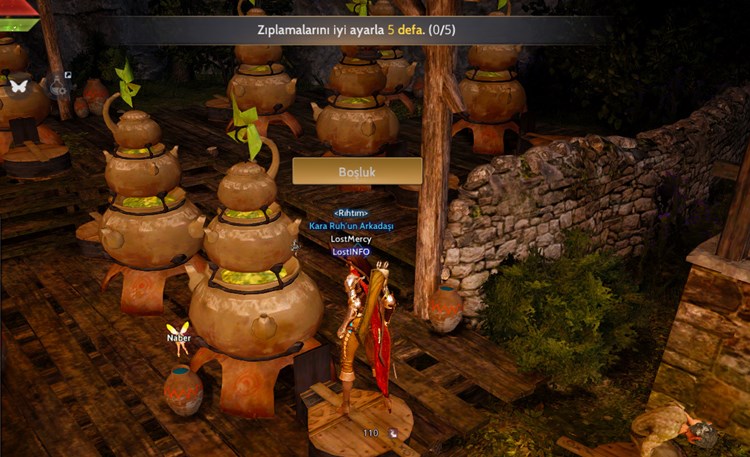
Task: Click the small square icon beside 110
Action: tap(392, 433)
